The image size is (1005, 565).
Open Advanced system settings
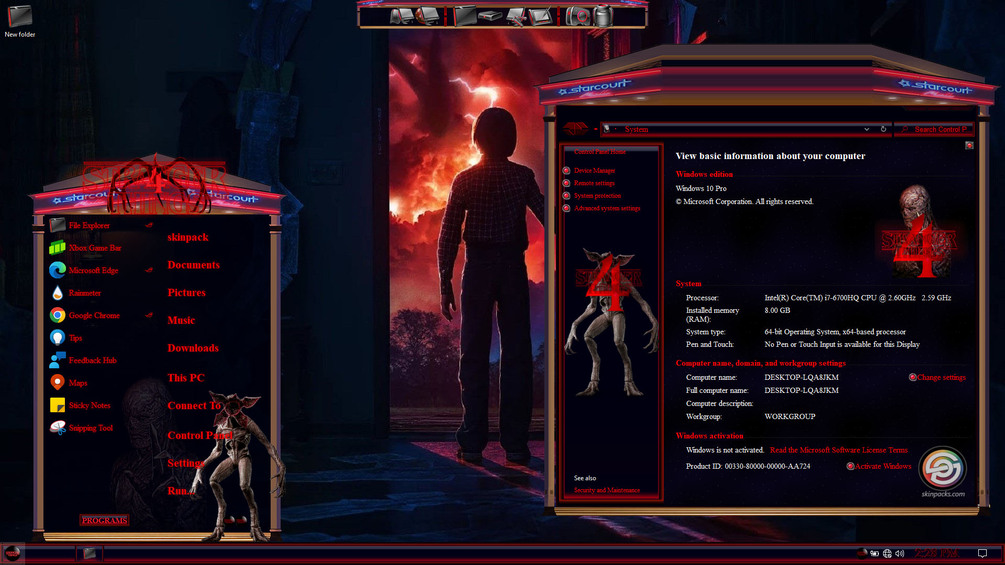click(607, 209)
